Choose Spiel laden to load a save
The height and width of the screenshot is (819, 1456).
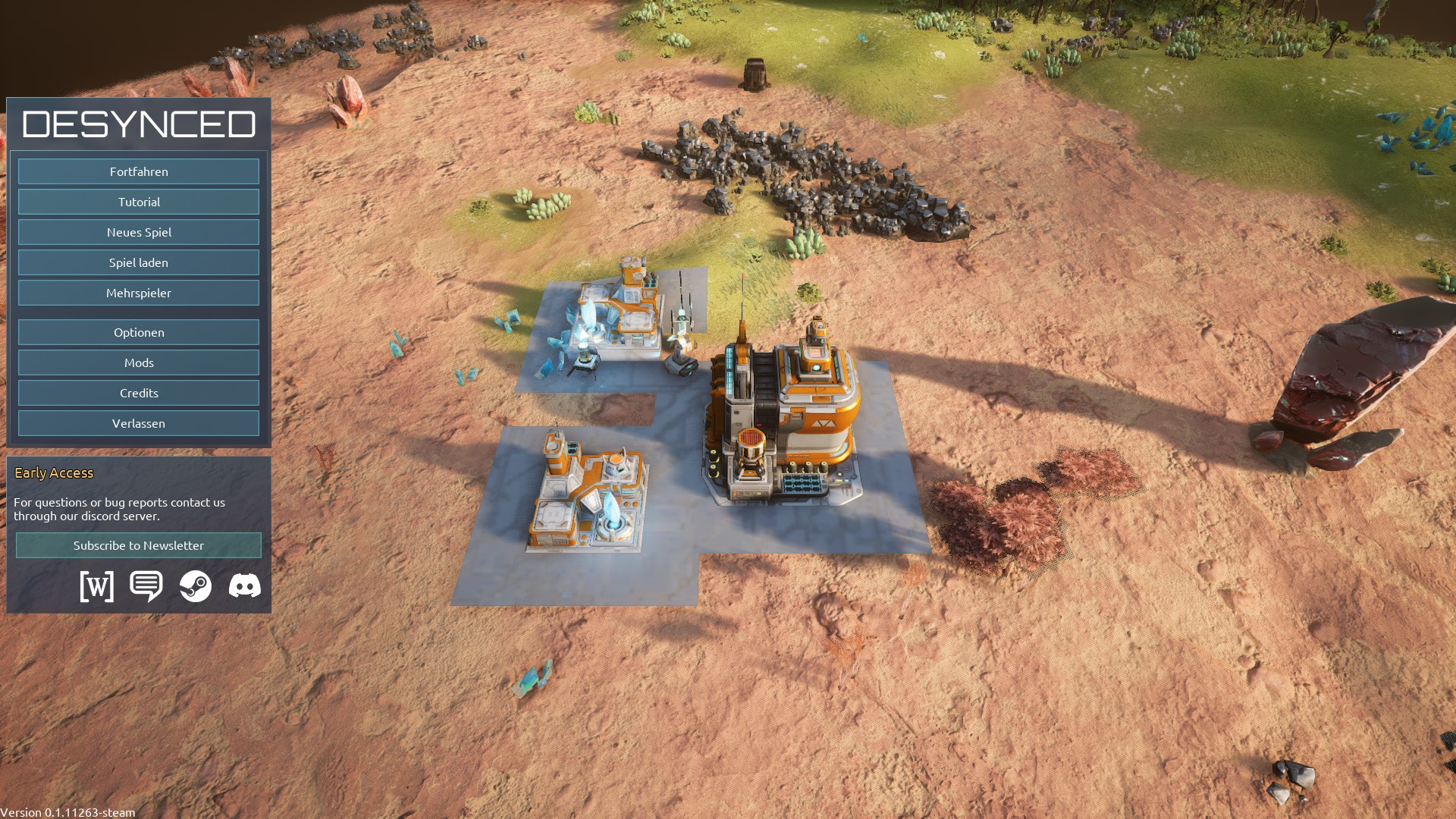[139, 262]
